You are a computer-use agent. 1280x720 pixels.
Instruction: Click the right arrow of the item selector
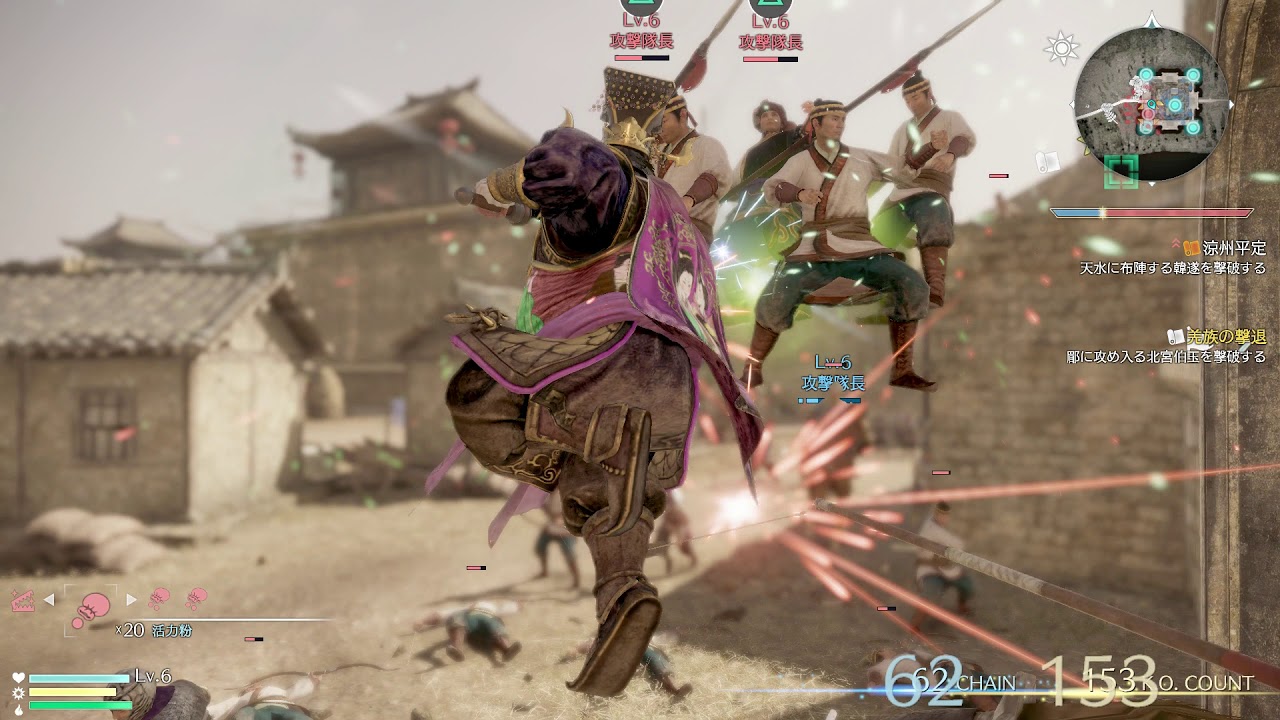click(x=131, y=600)
